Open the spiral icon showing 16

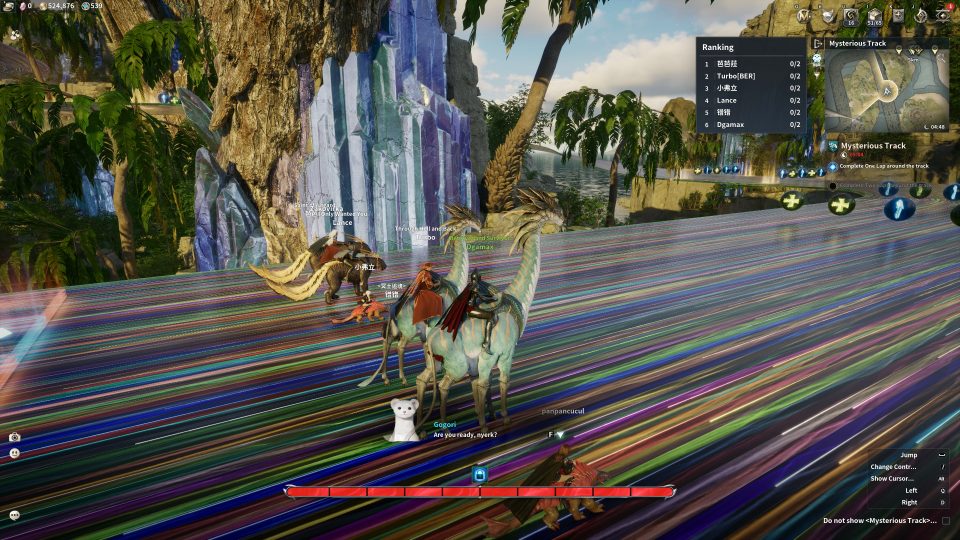[851, 15]
